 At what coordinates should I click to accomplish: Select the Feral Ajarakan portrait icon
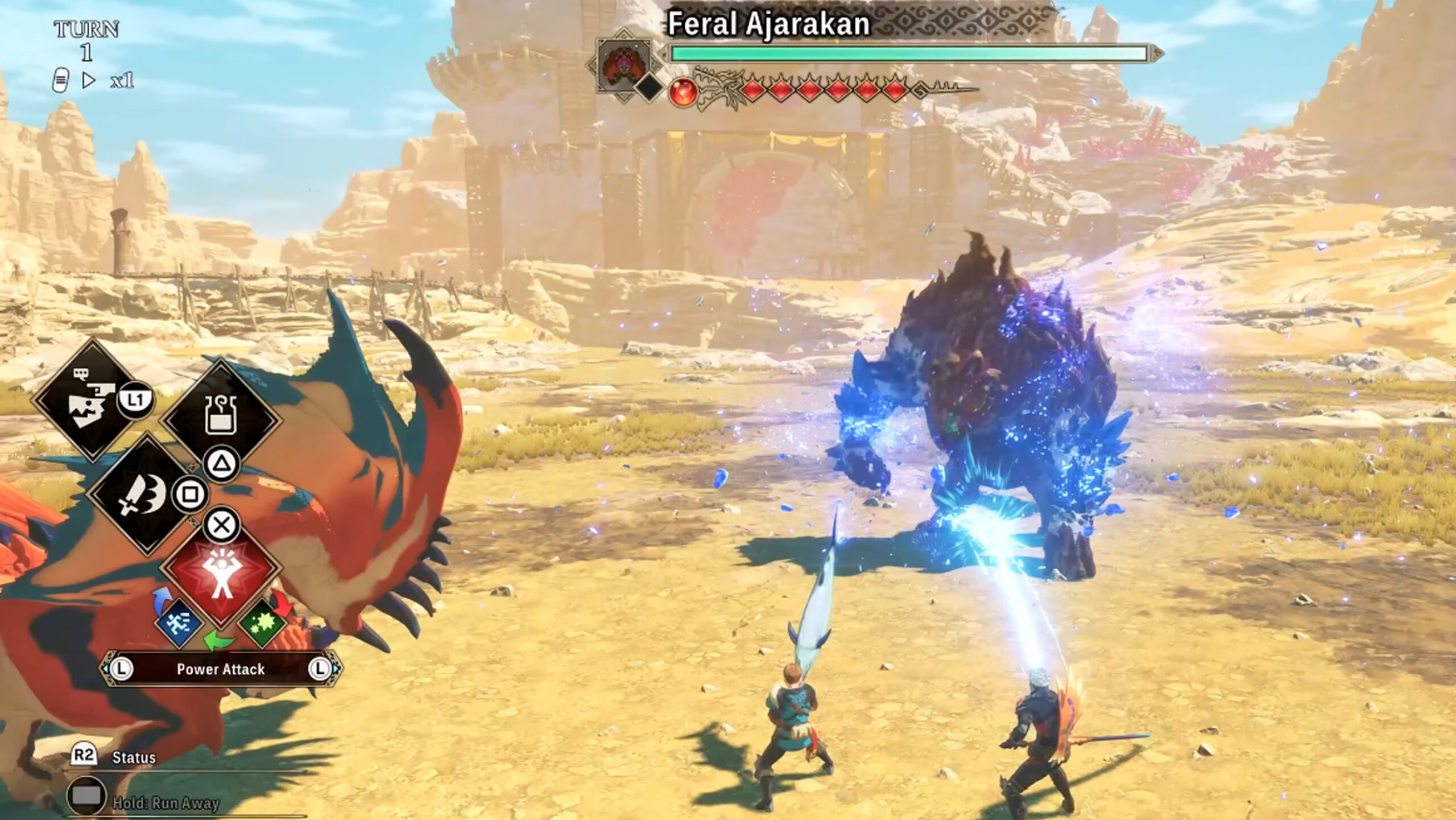(624, 65)
